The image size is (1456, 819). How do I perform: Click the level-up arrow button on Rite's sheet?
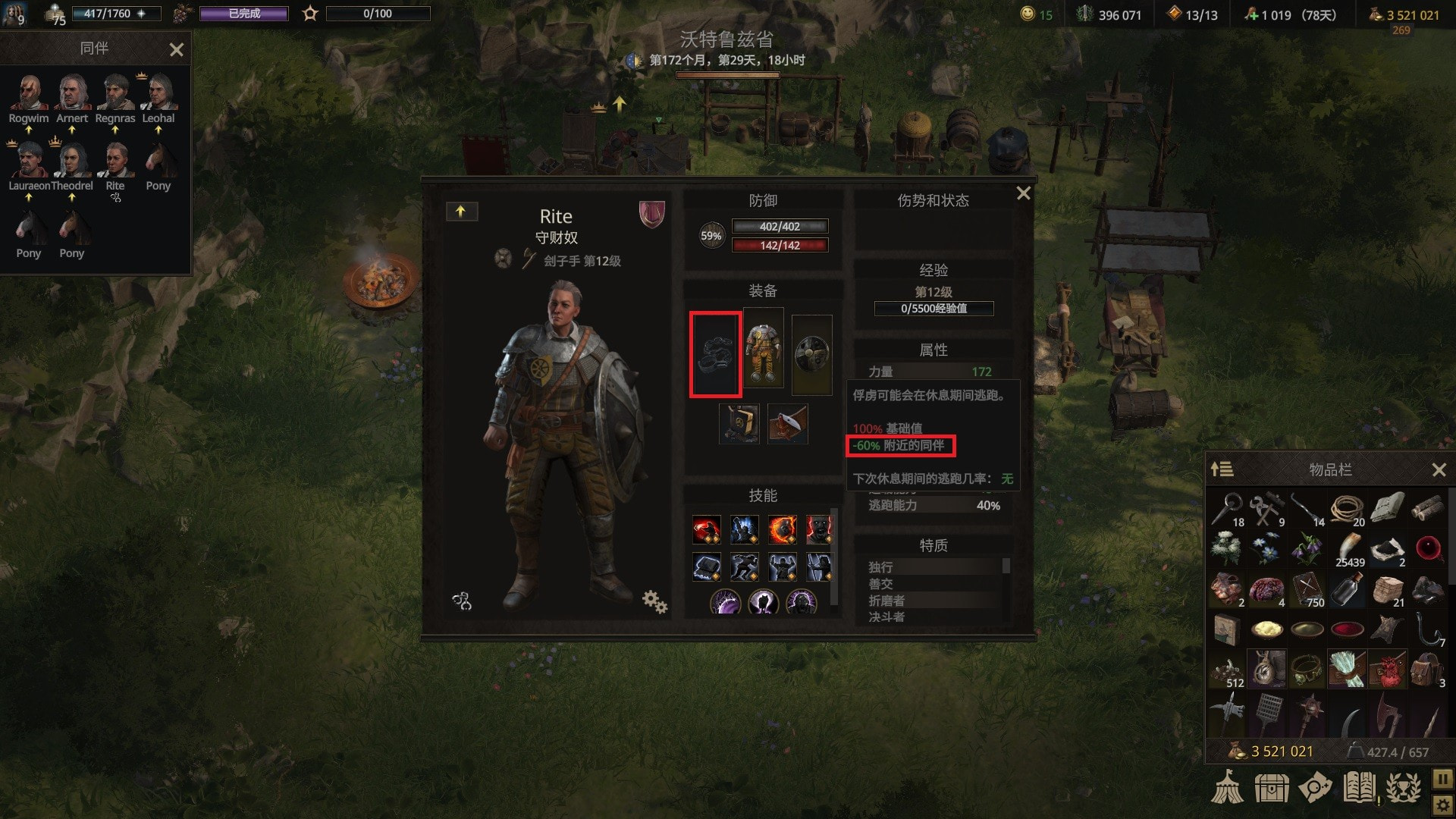461,212
